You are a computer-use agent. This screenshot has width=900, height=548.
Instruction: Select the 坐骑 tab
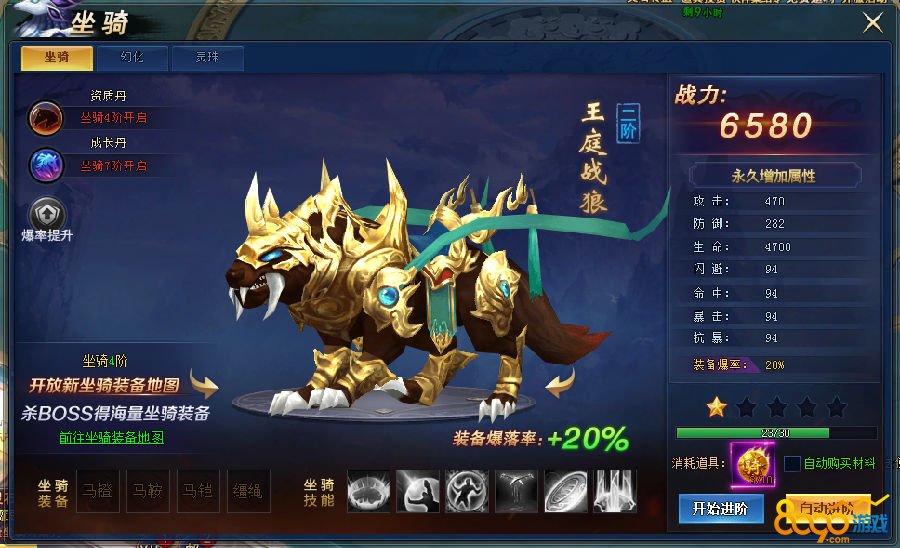click(57, 57)
